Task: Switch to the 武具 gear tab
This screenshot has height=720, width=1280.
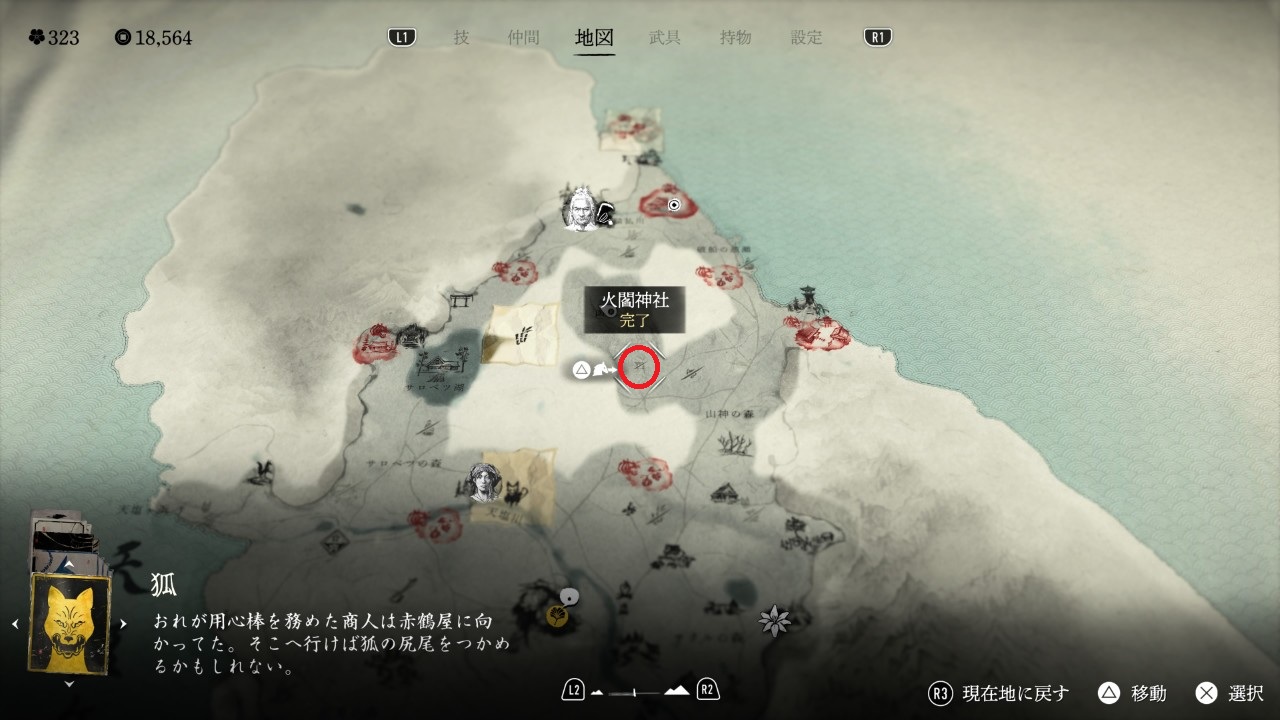Action: click(x=665, y=38)
